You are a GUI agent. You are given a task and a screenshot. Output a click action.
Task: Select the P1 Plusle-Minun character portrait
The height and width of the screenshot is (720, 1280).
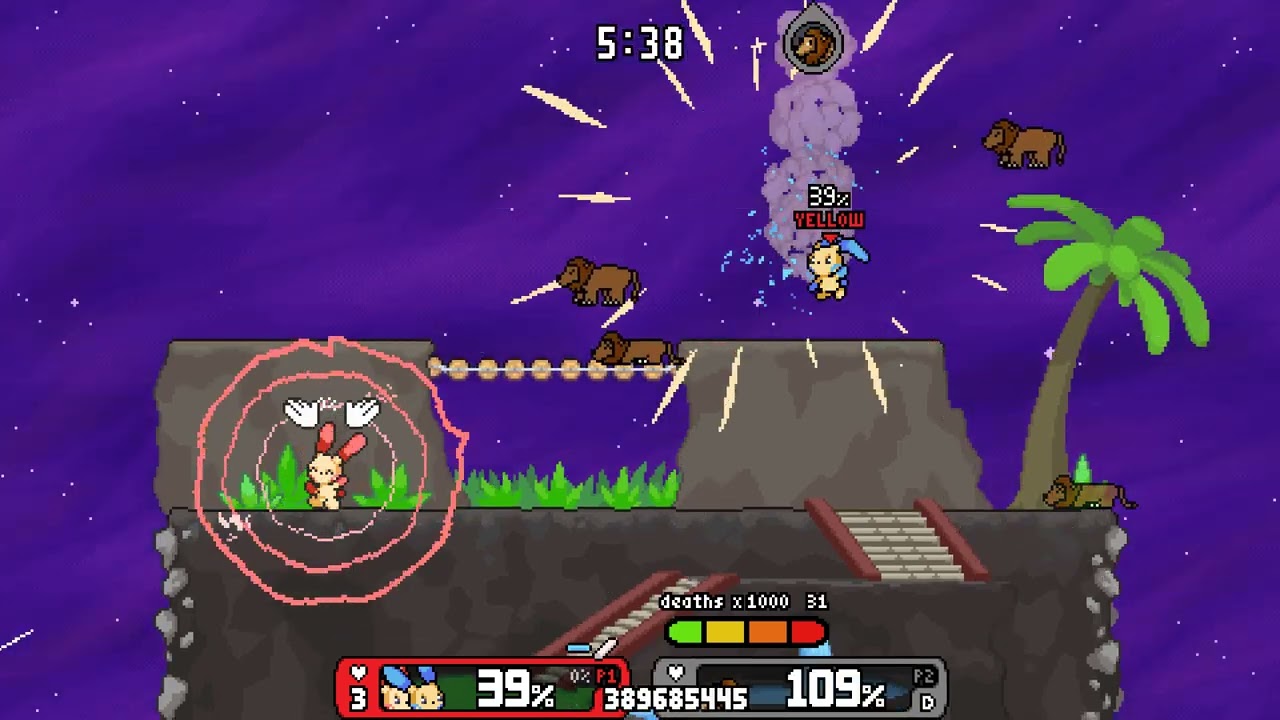tap(408, 687)
